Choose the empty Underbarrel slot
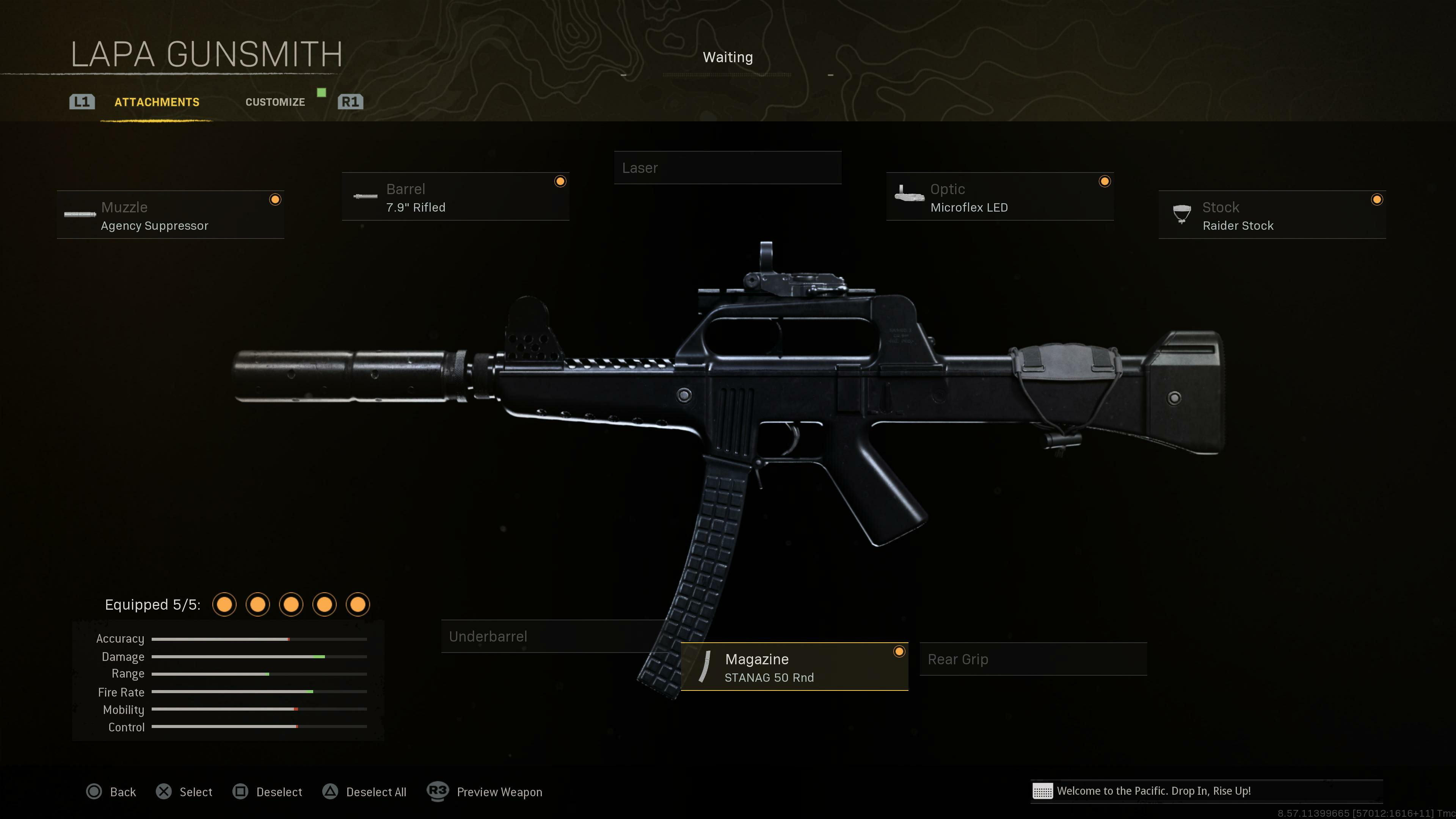Image resolution: width=1456 pixels, height=819 pixels. [x=554, y=637]
